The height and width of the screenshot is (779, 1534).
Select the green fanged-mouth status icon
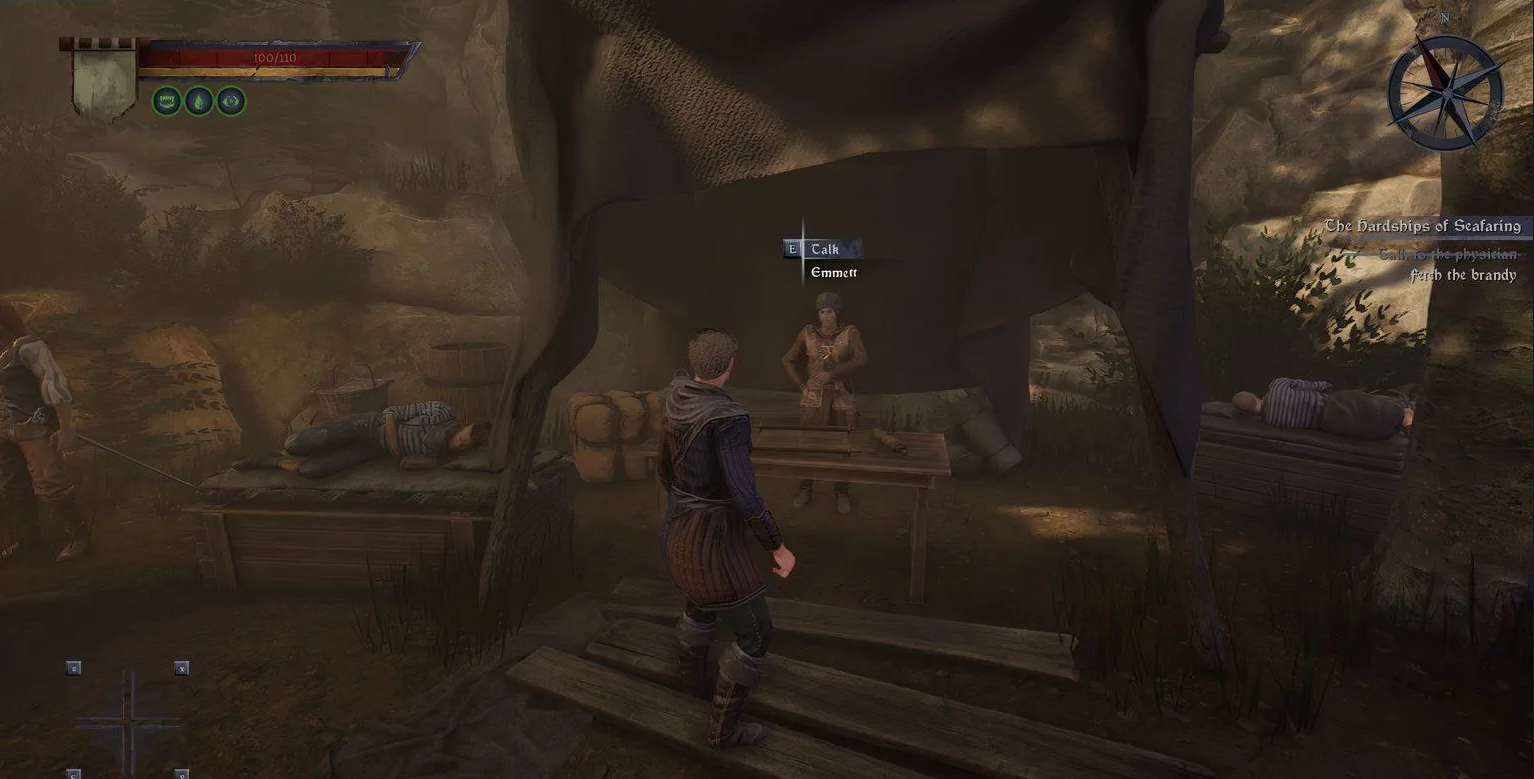[167, 101]
